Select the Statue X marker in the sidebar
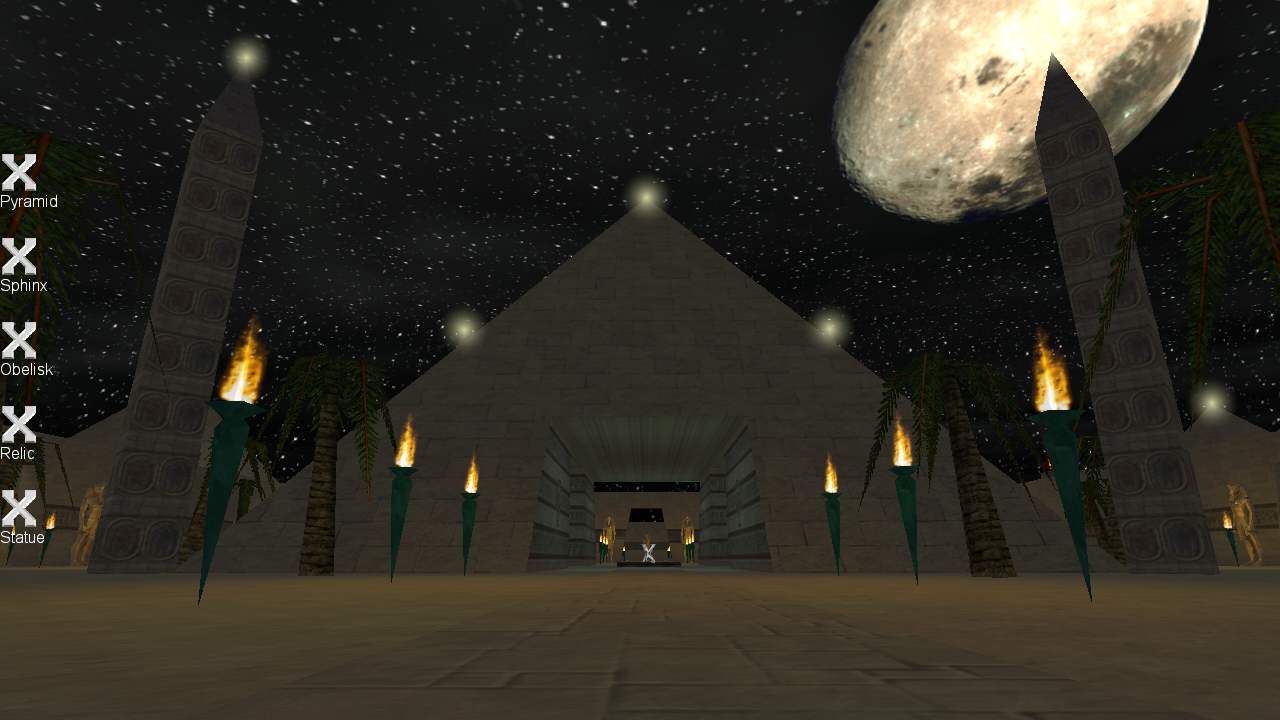This screenshot has width=1280, height=720. 20,510
